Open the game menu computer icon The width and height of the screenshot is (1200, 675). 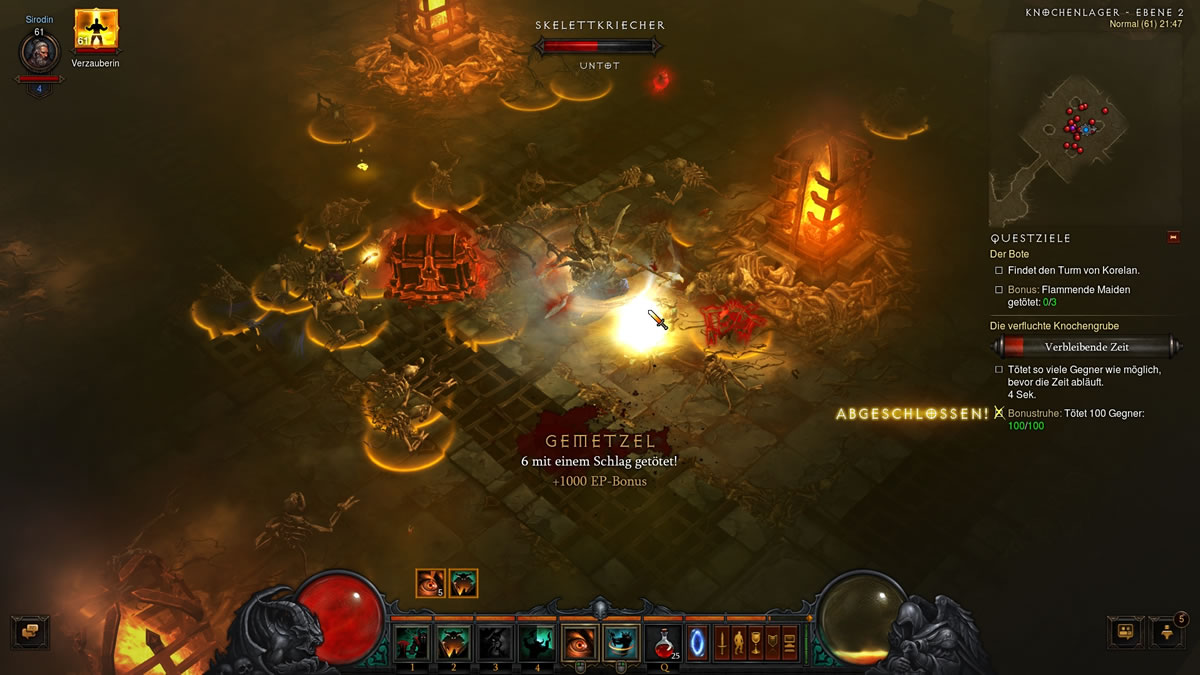789,641
